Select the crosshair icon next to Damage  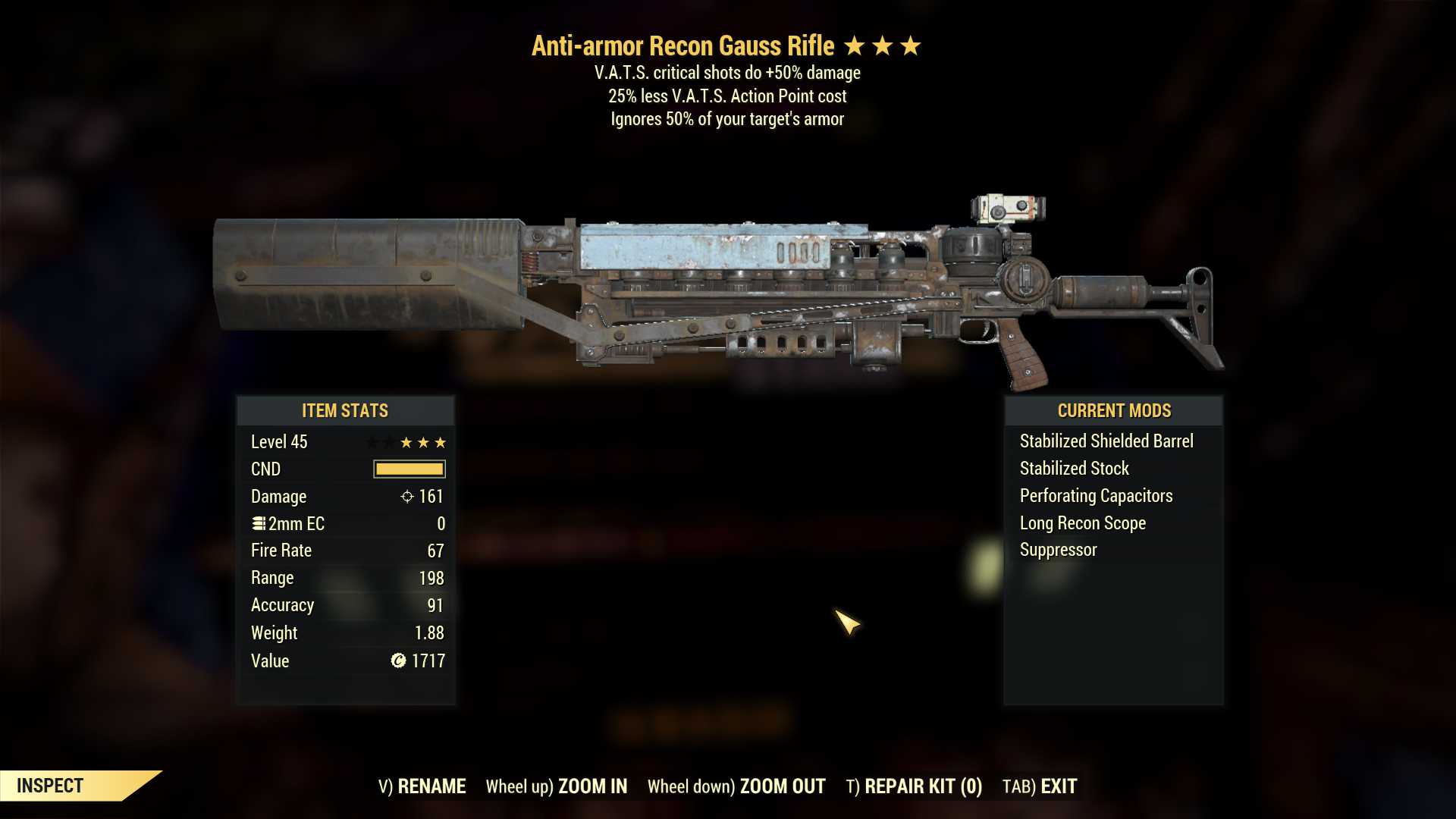(406, 497)
